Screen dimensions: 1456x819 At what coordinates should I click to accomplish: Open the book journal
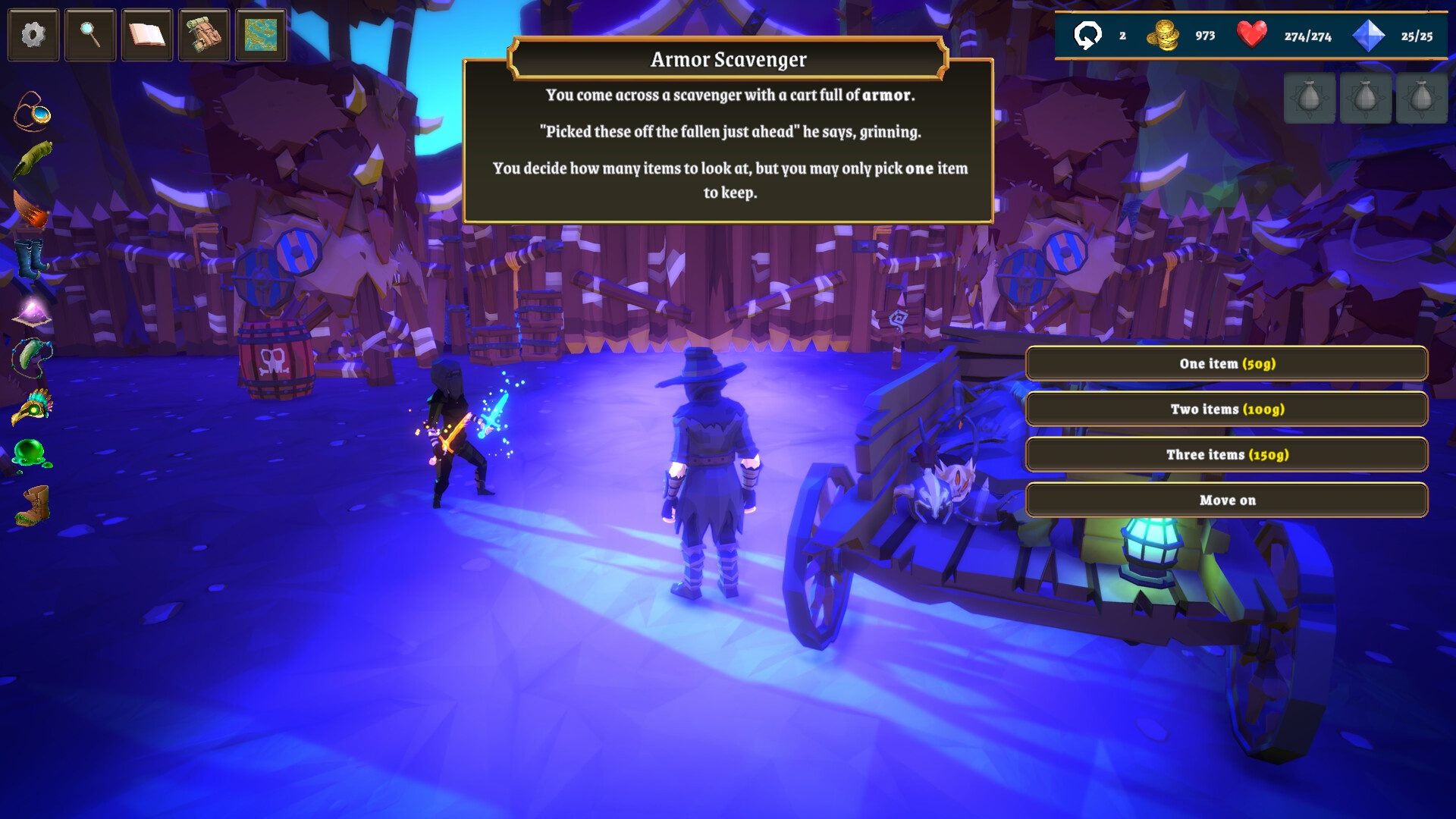[x=147, y=35]
